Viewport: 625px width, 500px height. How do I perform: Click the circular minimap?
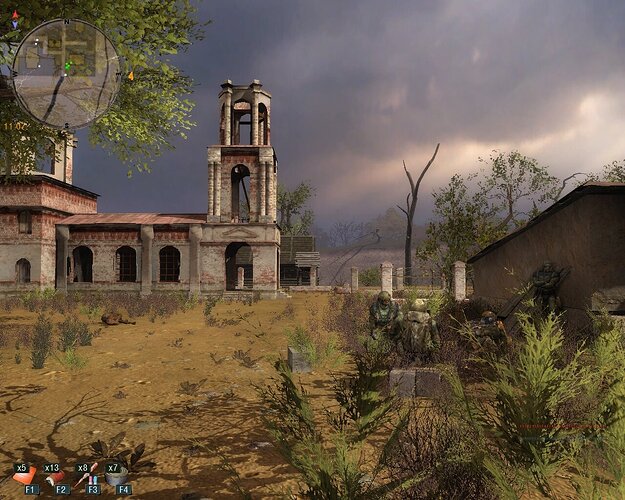66,73
